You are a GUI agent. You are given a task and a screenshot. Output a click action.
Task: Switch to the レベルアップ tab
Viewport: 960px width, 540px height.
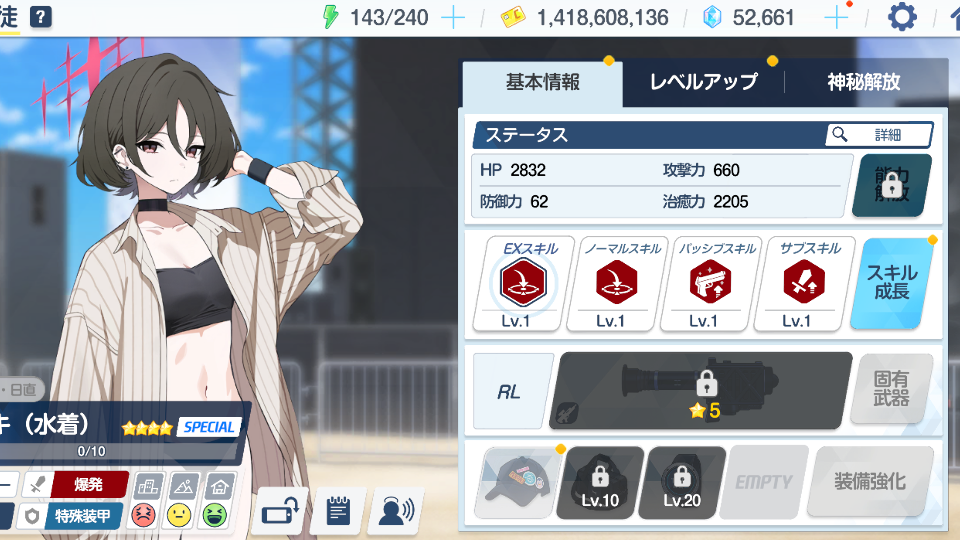point(703,83)
